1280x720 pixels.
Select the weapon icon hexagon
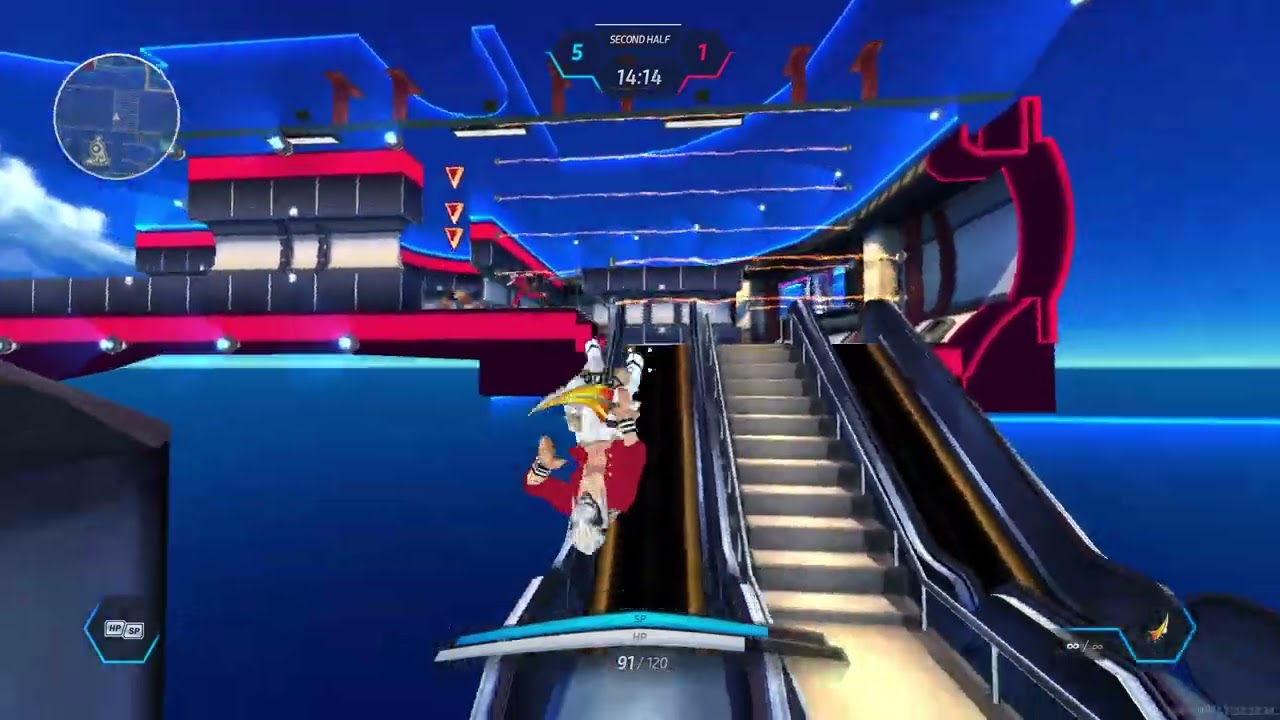(1159, 630)
